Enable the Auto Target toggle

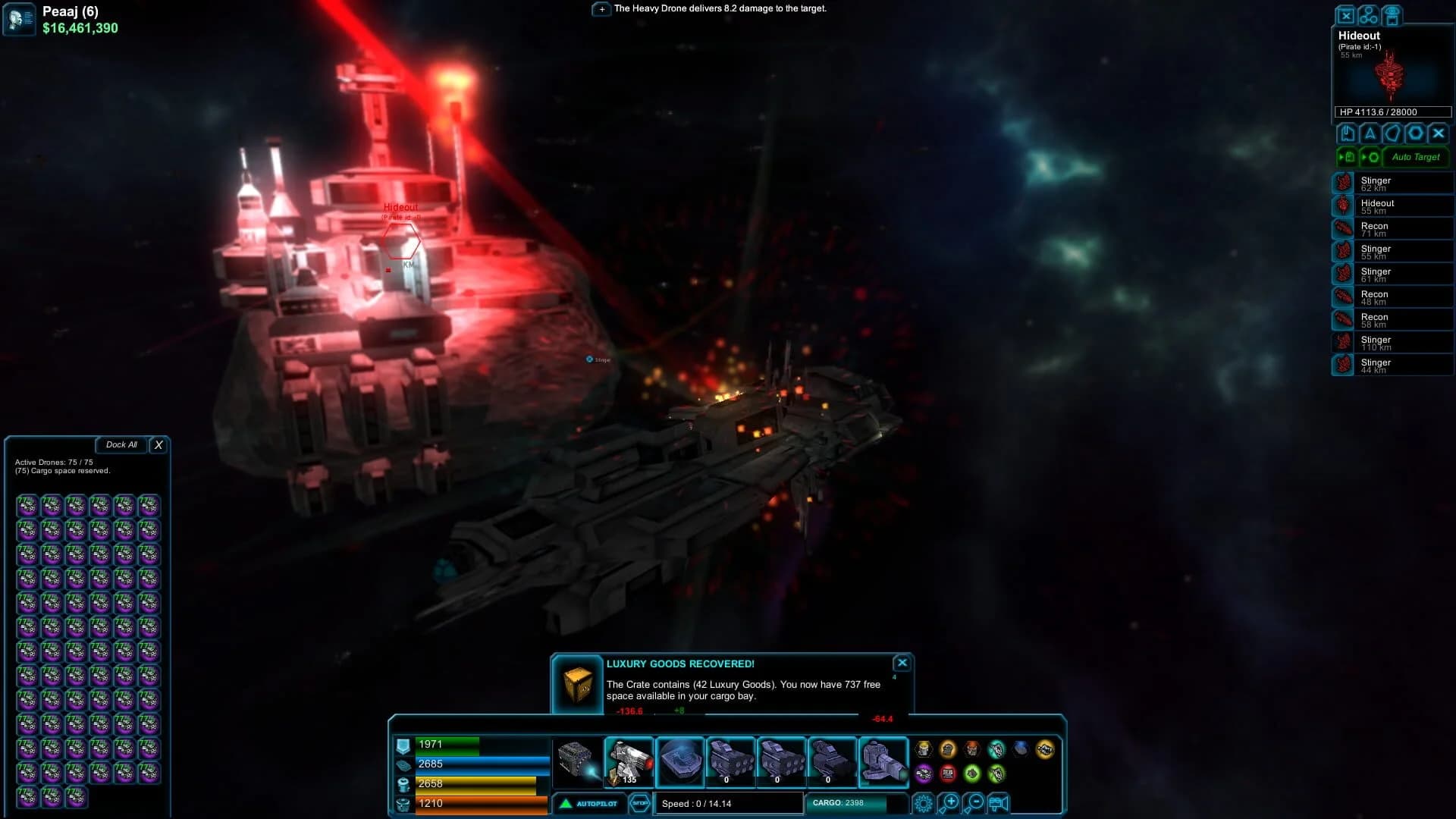pyautogui.click(x=1415, y=158)
